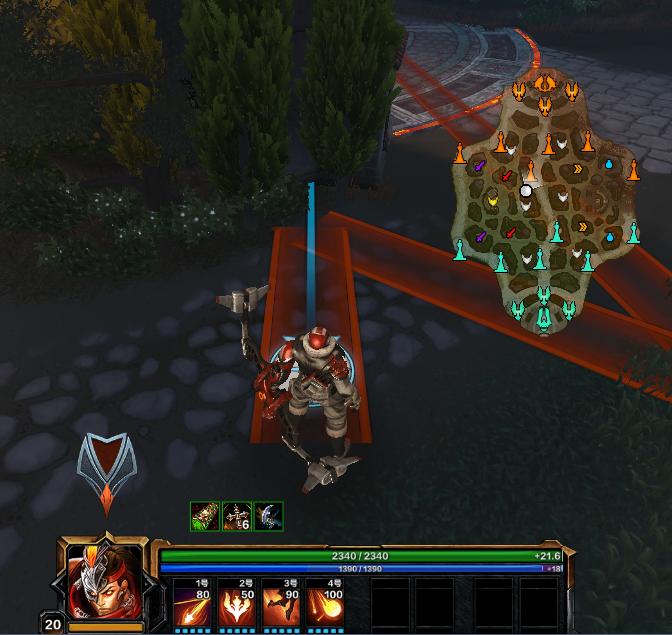Click the yellow camp marker on the minimap
The image size is (672, 635).
tap(491, 201)
